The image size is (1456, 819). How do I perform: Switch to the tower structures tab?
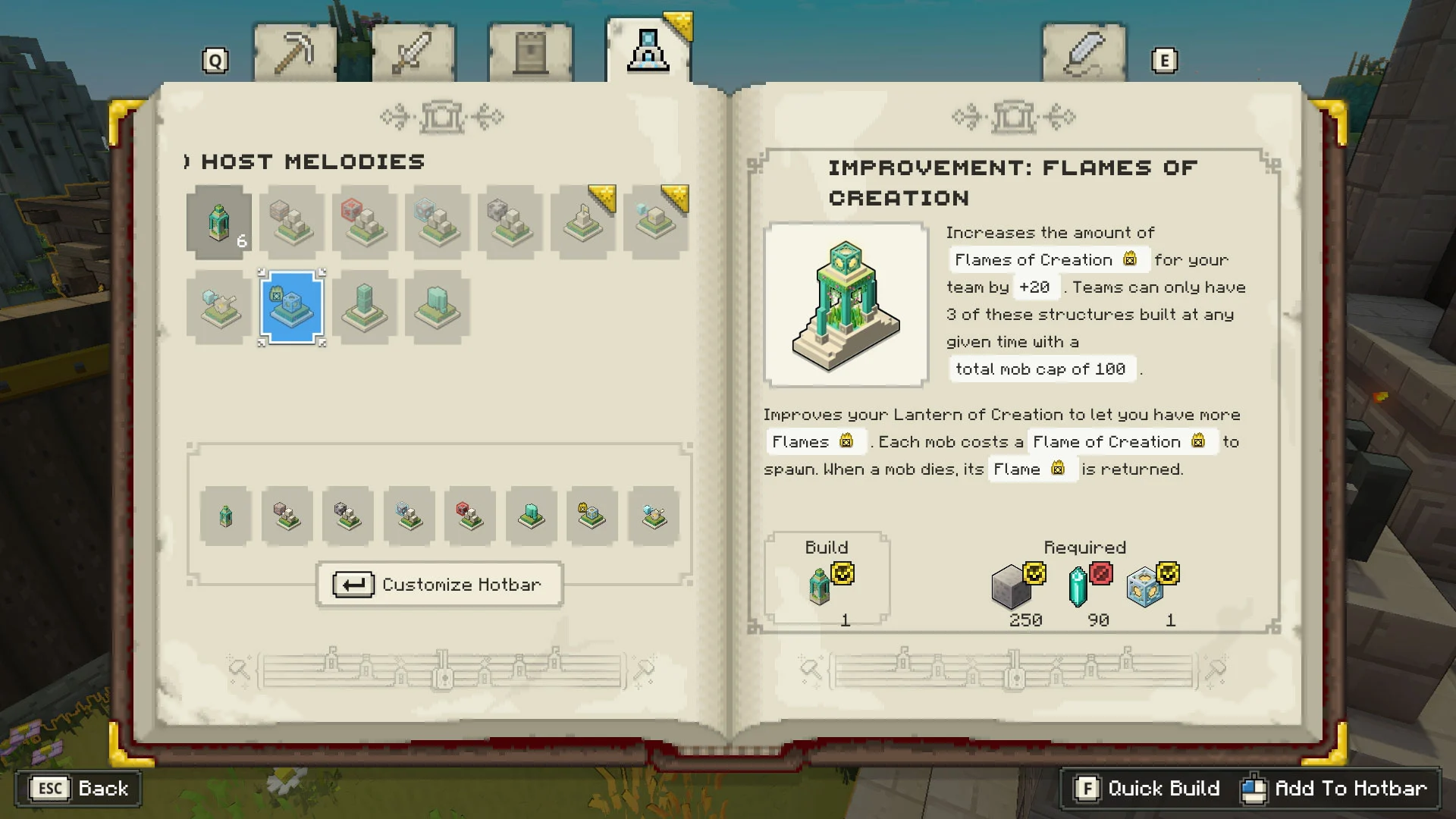tap(530, 53)
